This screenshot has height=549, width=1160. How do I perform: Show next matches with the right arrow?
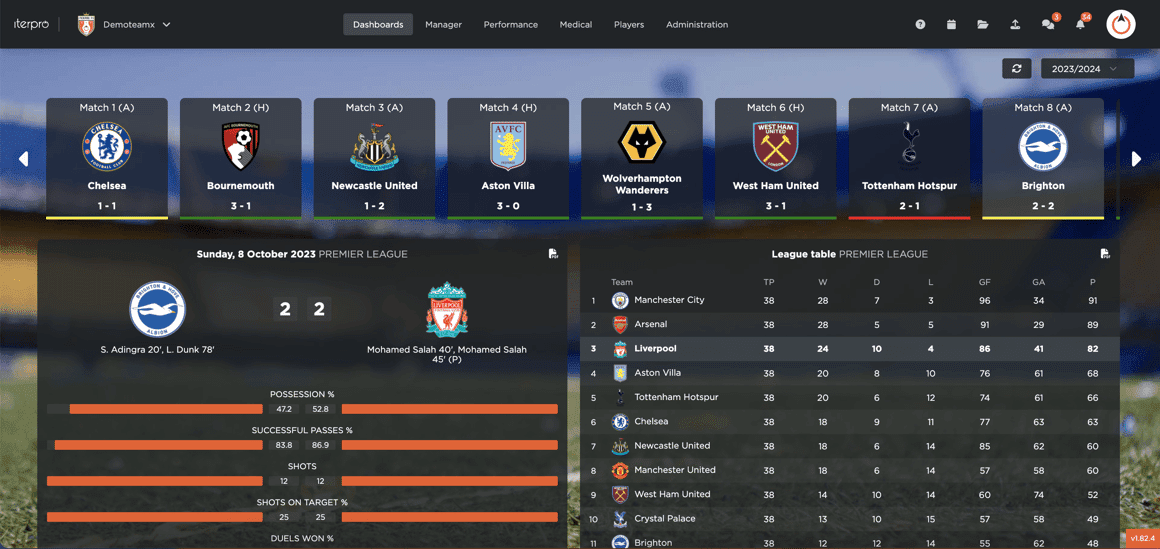[x=1136, y=158]
